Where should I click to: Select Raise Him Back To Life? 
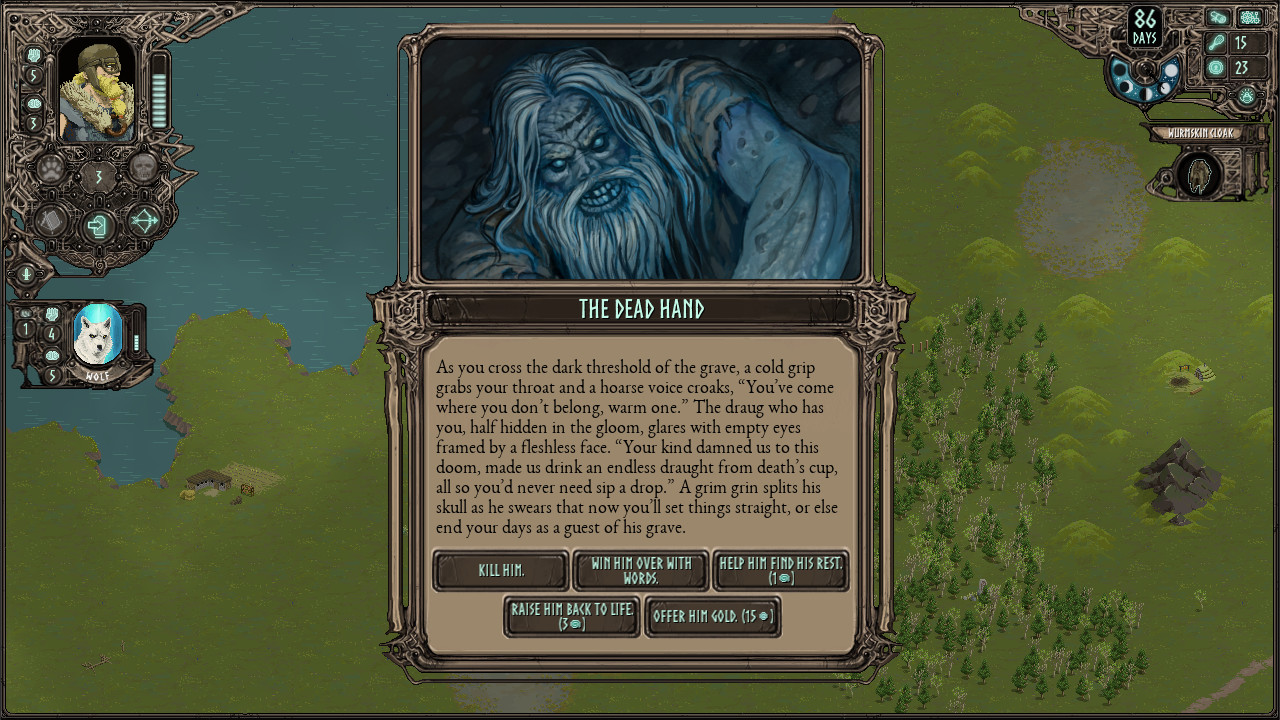click(x=571, y=617)
